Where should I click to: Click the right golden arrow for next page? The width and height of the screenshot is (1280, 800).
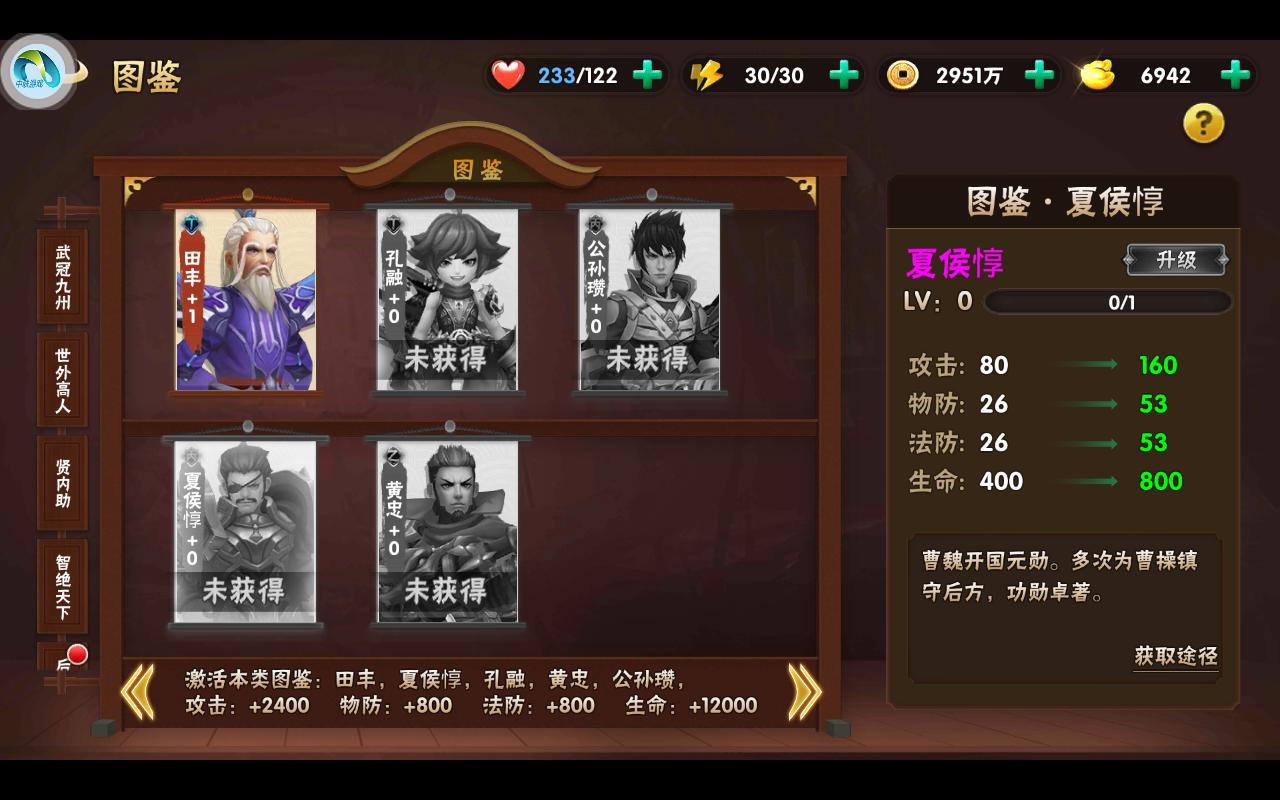point(803,692)
